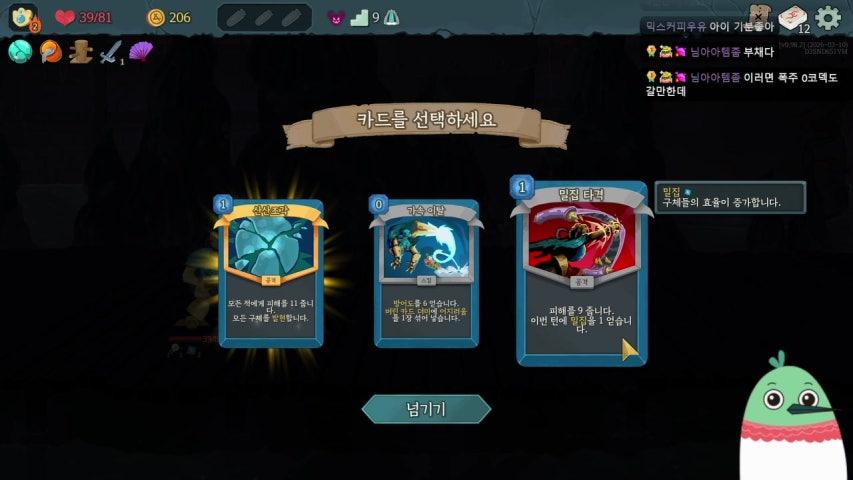The width and height of the screenshot is (853, 480).
Task: Inspect the cracked teal orb relic
Action: [x=20, y=52]
